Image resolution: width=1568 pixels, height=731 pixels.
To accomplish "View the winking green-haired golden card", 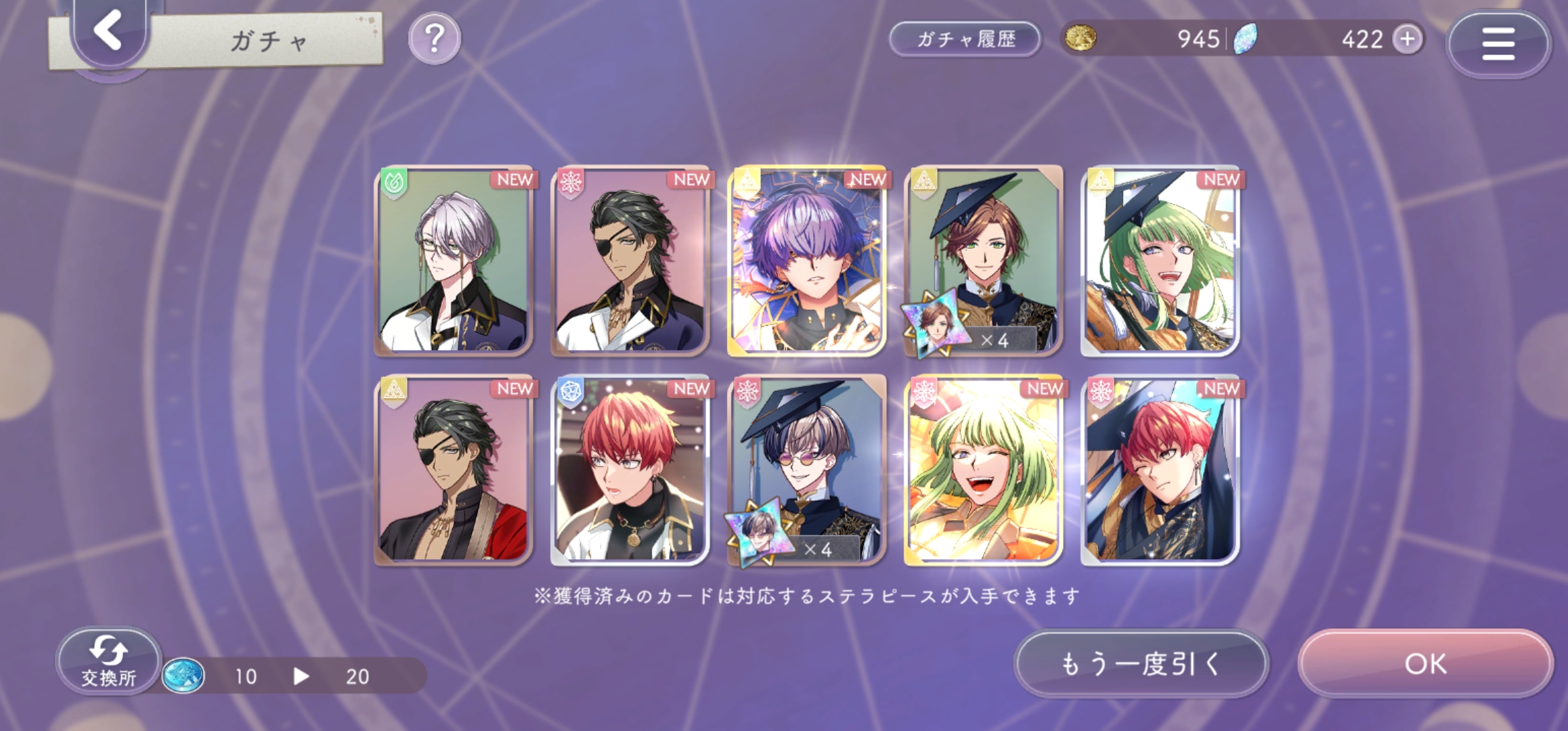I will [x=983, y=470].
